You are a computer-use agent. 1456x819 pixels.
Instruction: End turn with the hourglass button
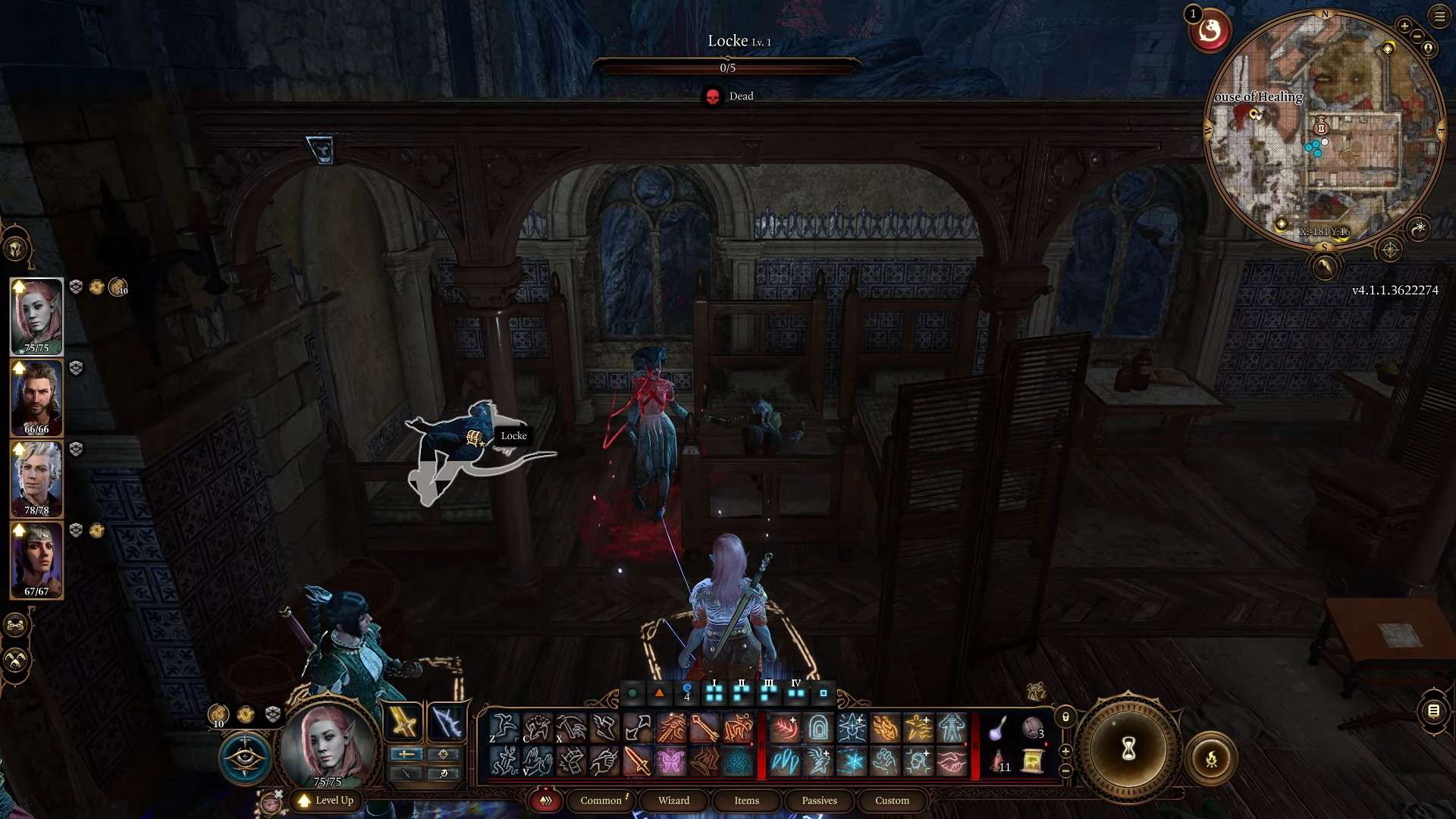1128,750
